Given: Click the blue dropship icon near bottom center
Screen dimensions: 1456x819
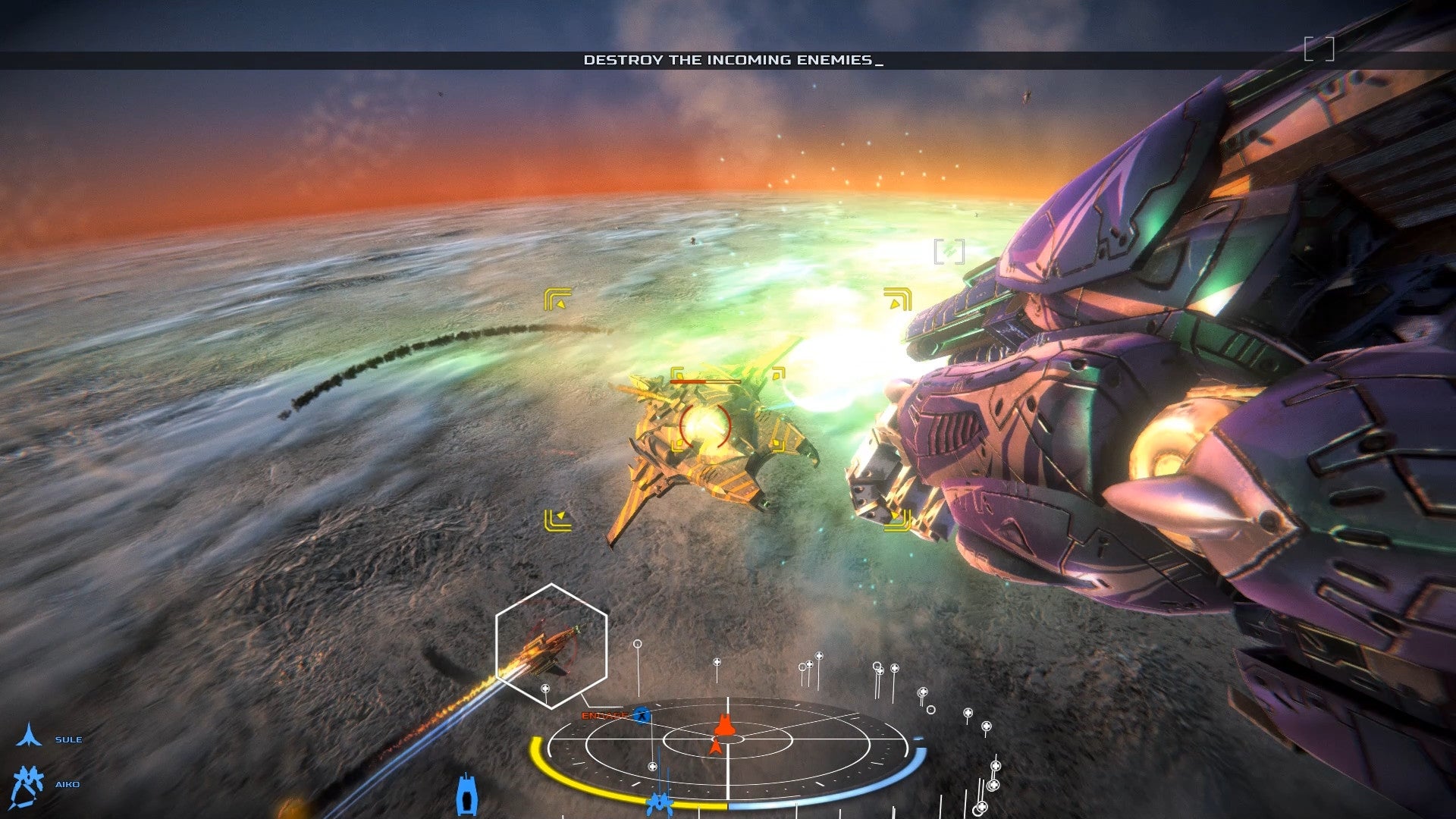Looking at the screenshot, I should [466, 794].
